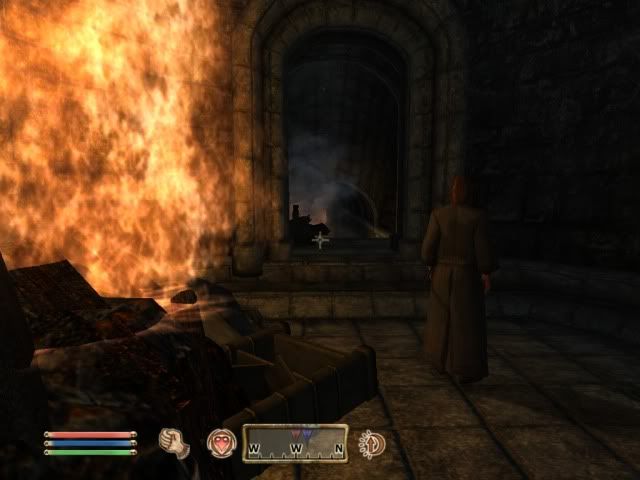Select the fist weapon icon
Screen dimensions: 640x480
click(x=175, y=443)
